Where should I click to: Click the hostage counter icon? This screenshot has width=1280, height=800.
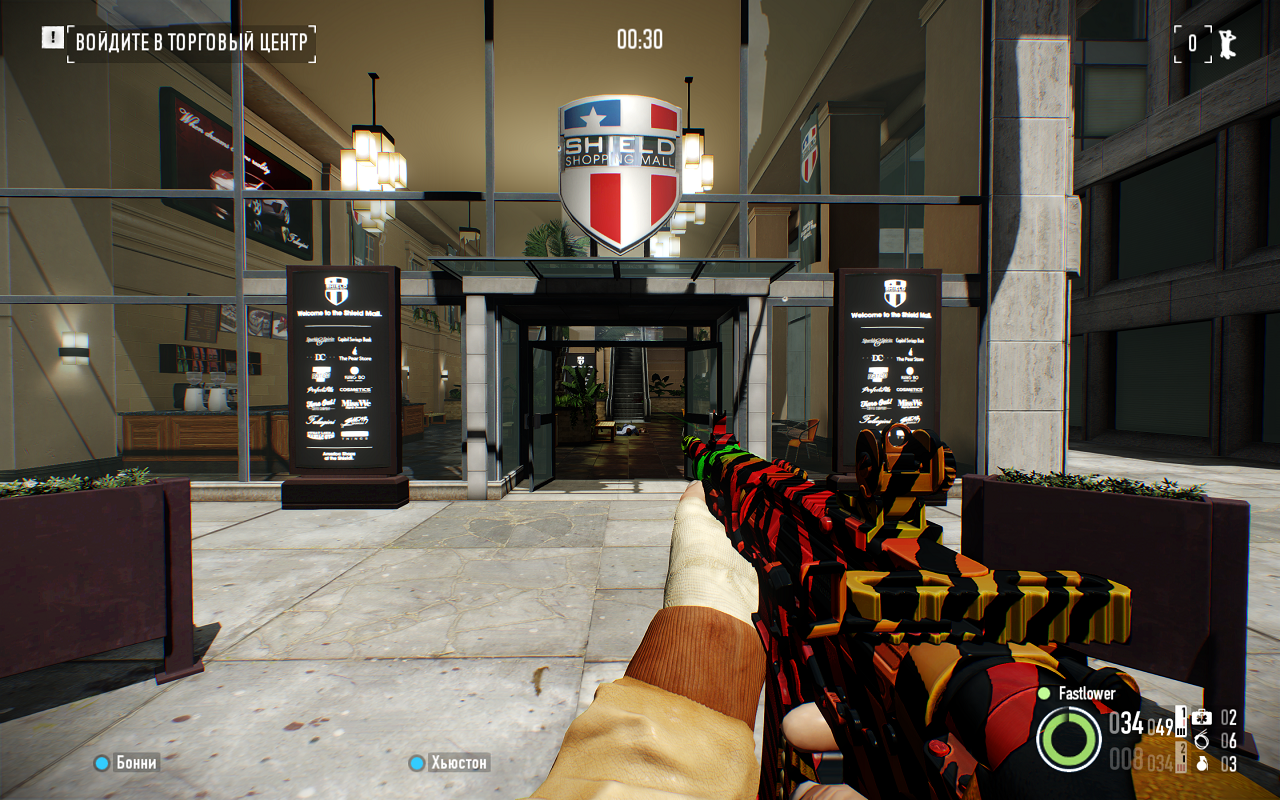[x=1224, y=42]
